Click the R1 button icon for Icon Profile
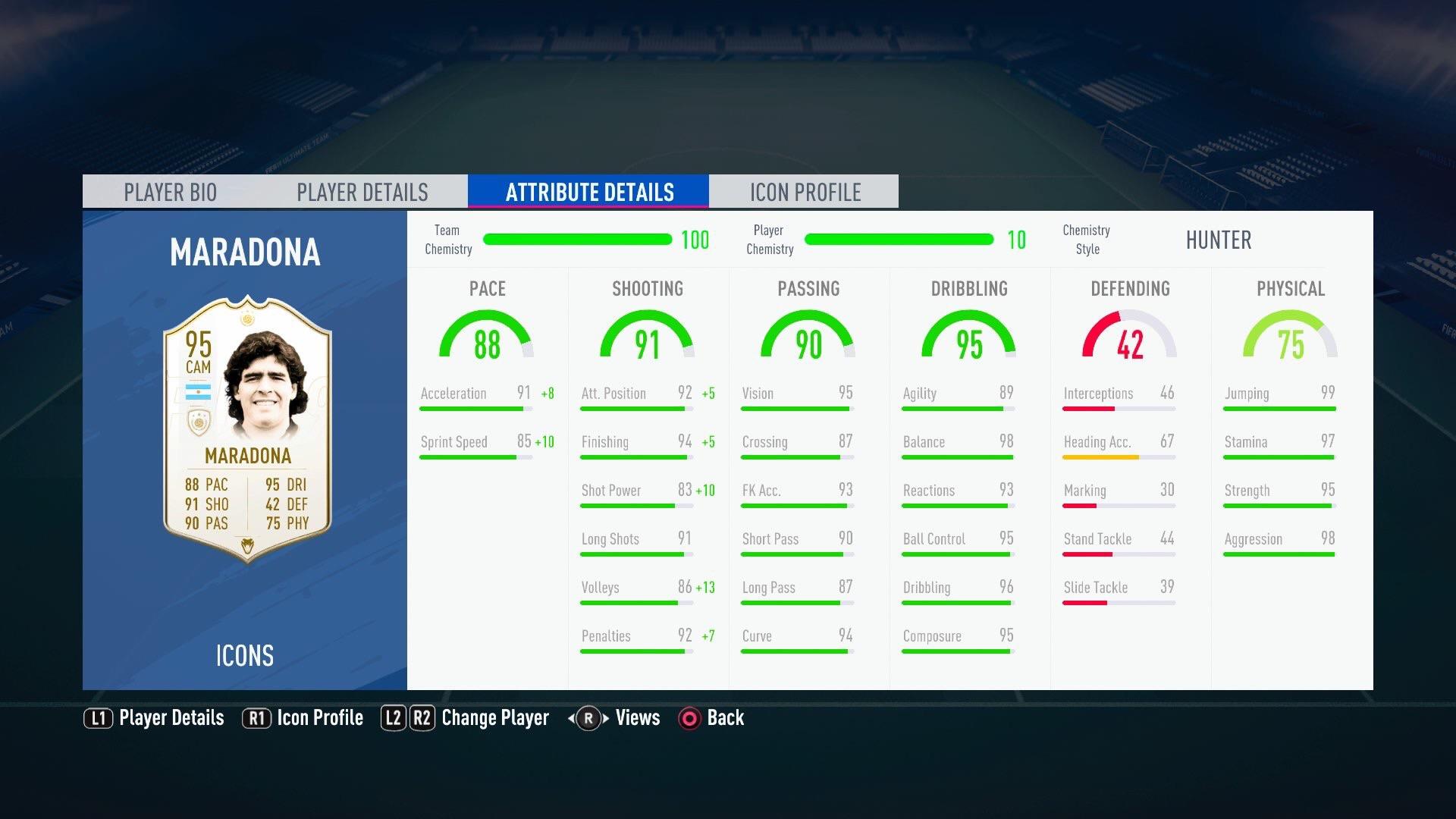The image size is (1456, 819). pyautogui.click(x=257, y=718)
